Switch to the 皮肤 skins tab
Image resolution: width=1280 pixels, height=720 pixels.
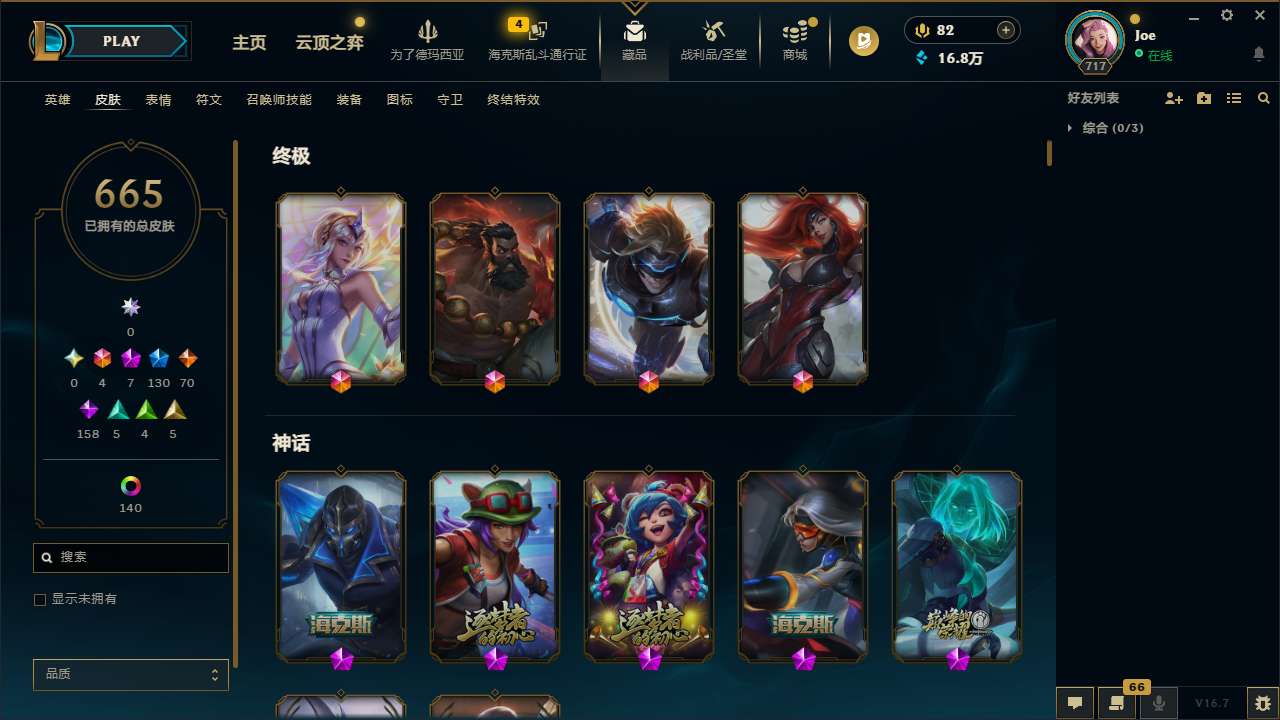click(x=108, y=99)
